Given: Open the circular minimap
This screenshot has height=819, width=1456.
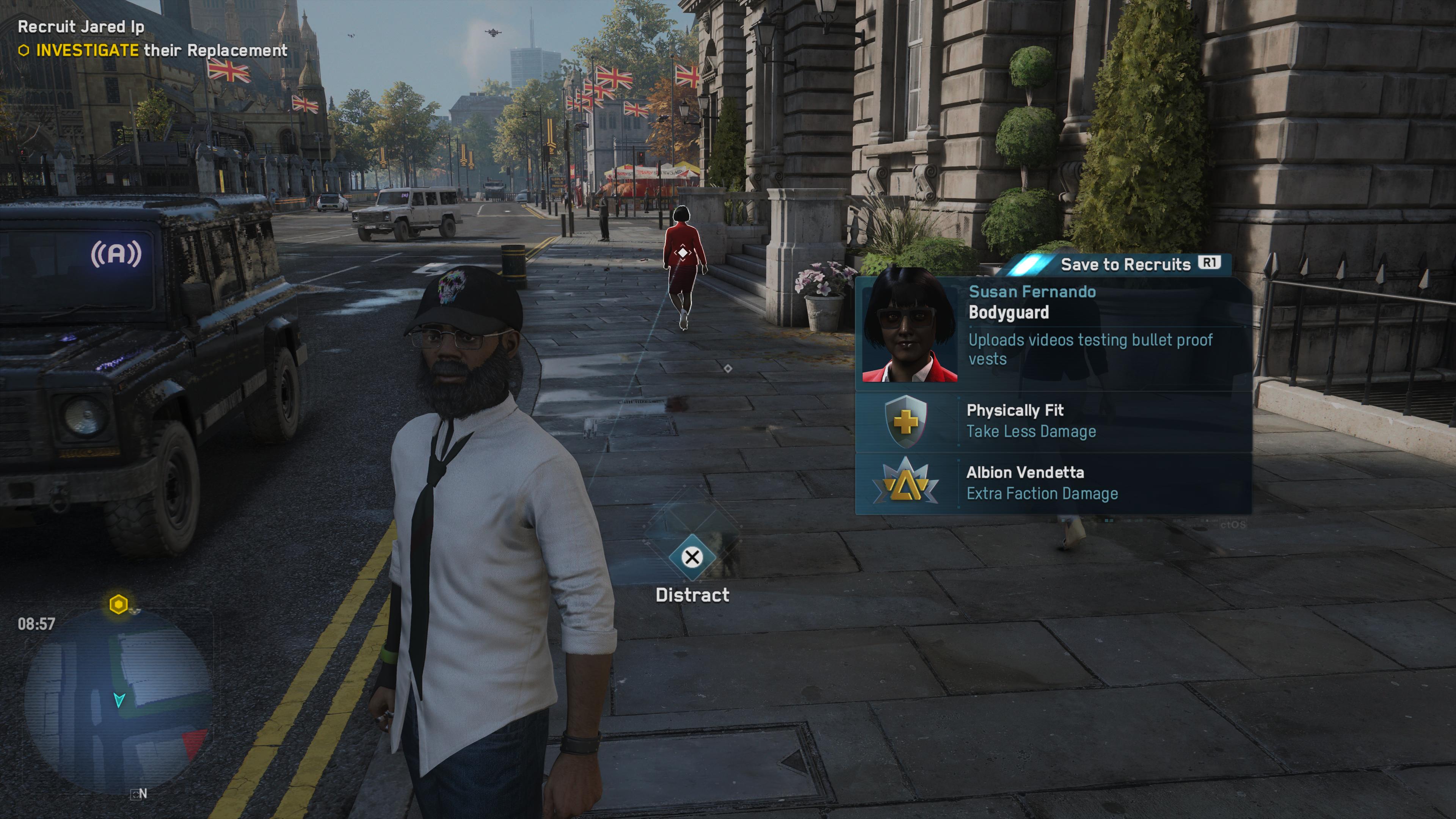Looking at the screenshot, I should point(119,701).
